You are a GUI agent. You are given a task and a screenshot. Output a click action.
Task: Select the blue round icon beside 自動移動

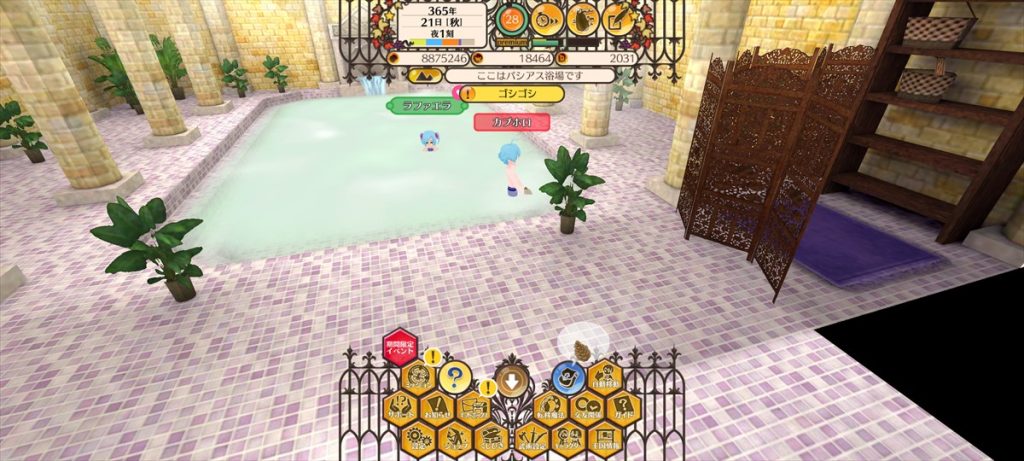569,378
